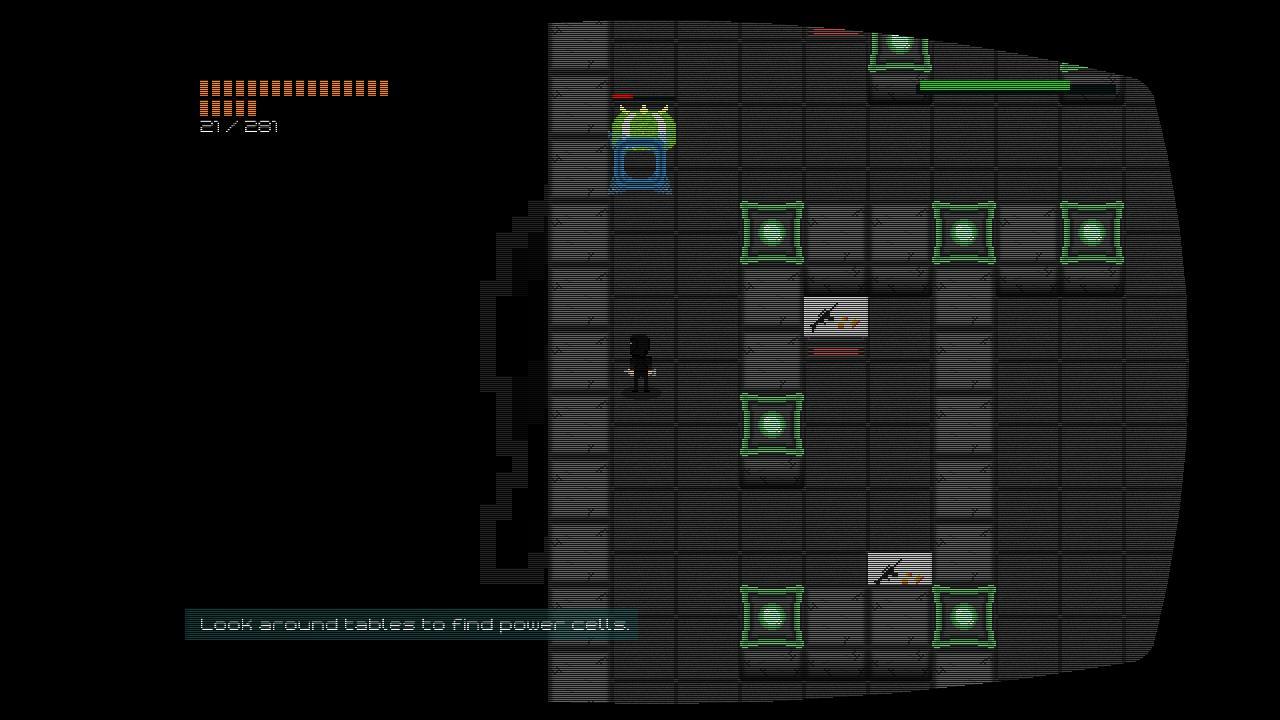Select the rightmost crate in the upper row

point(1089,232)
